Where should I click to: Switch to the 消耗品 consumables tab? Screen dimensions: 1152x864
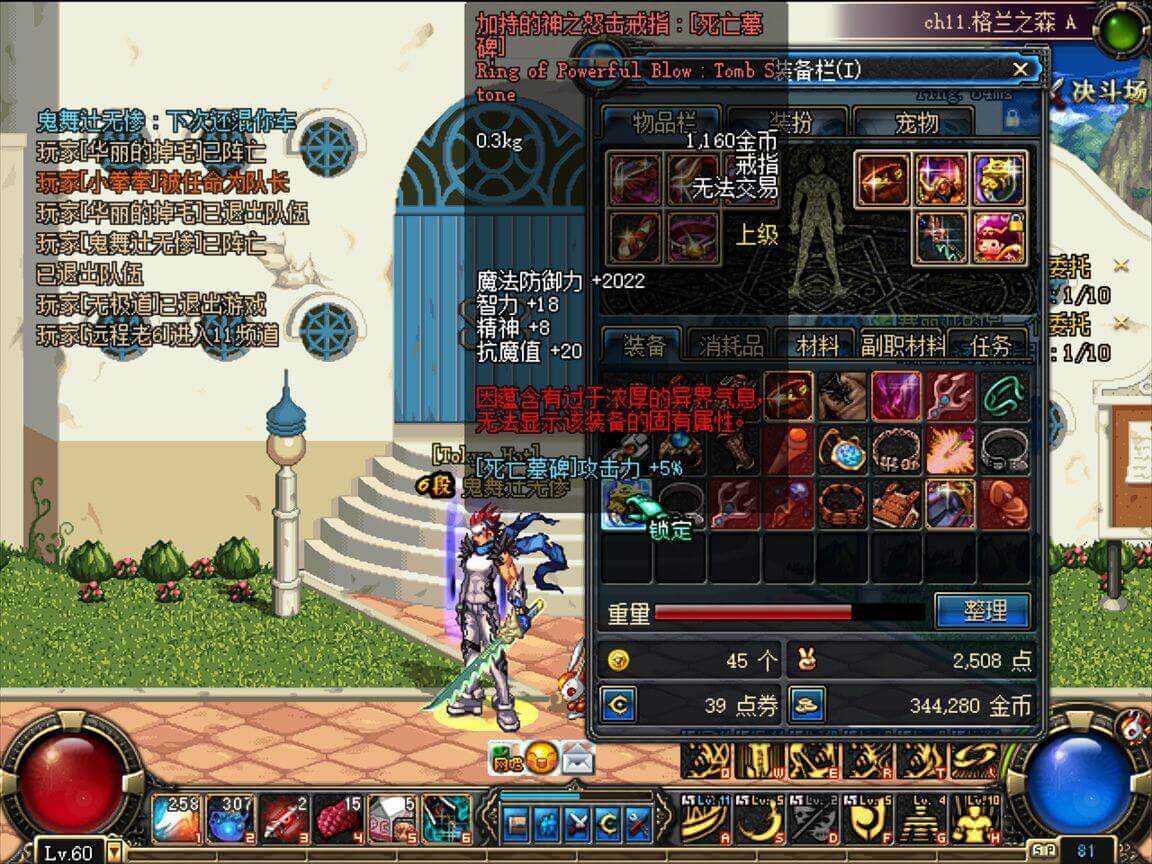coord(729,346)
